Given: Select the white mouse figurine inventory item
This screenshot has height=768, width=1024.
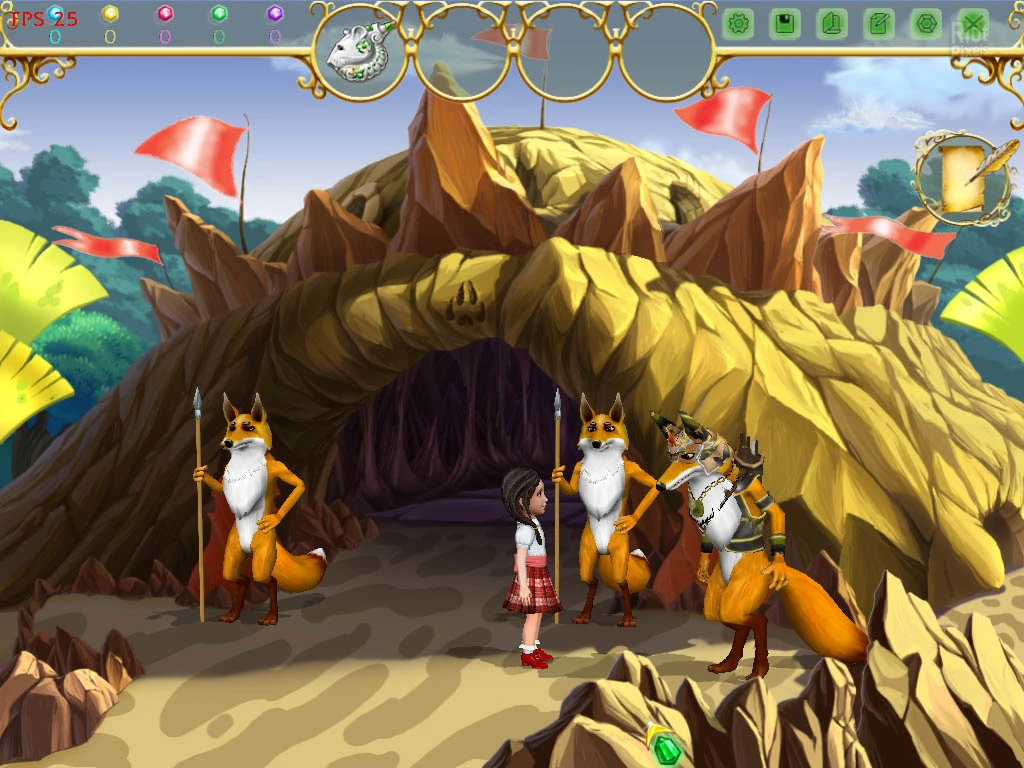Looking at the screenshot, I should point(359,51).
